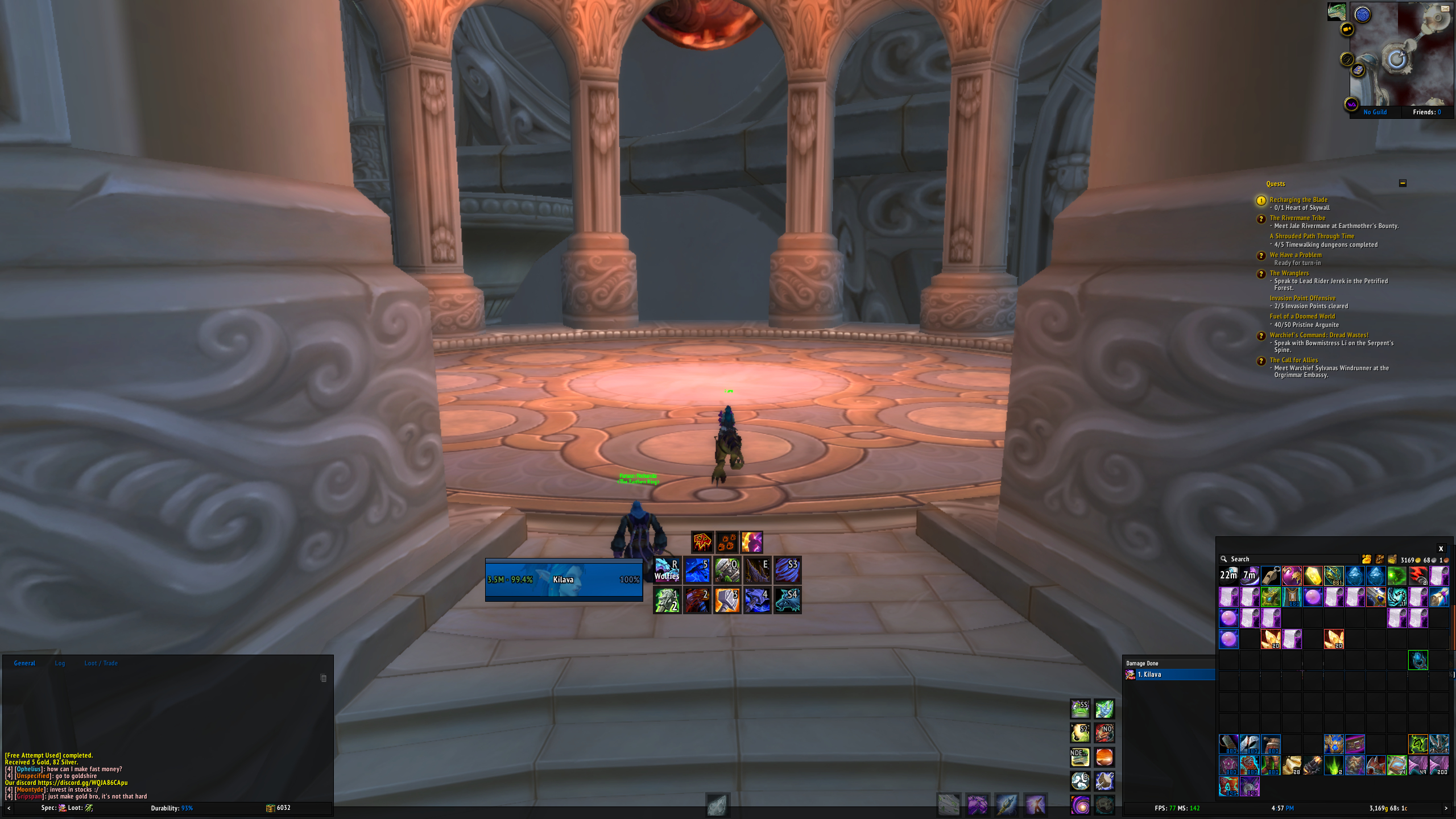Switch to the Log chat tab
This screenshot has width=1456, height=819.
(x=60, y=663)
